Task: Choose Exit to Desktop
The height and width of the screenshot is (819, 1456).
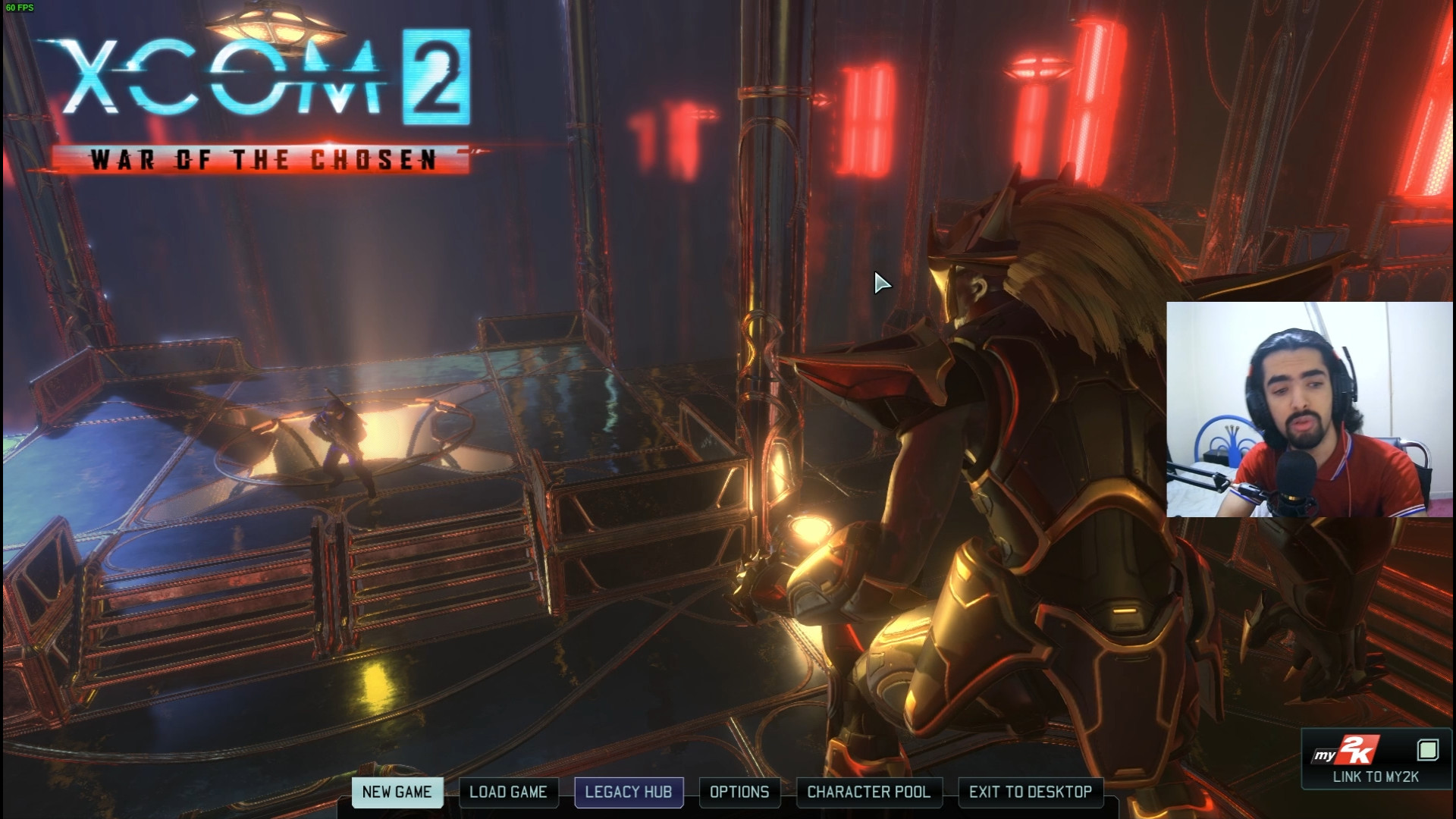Action: [x=1031, y=792]
